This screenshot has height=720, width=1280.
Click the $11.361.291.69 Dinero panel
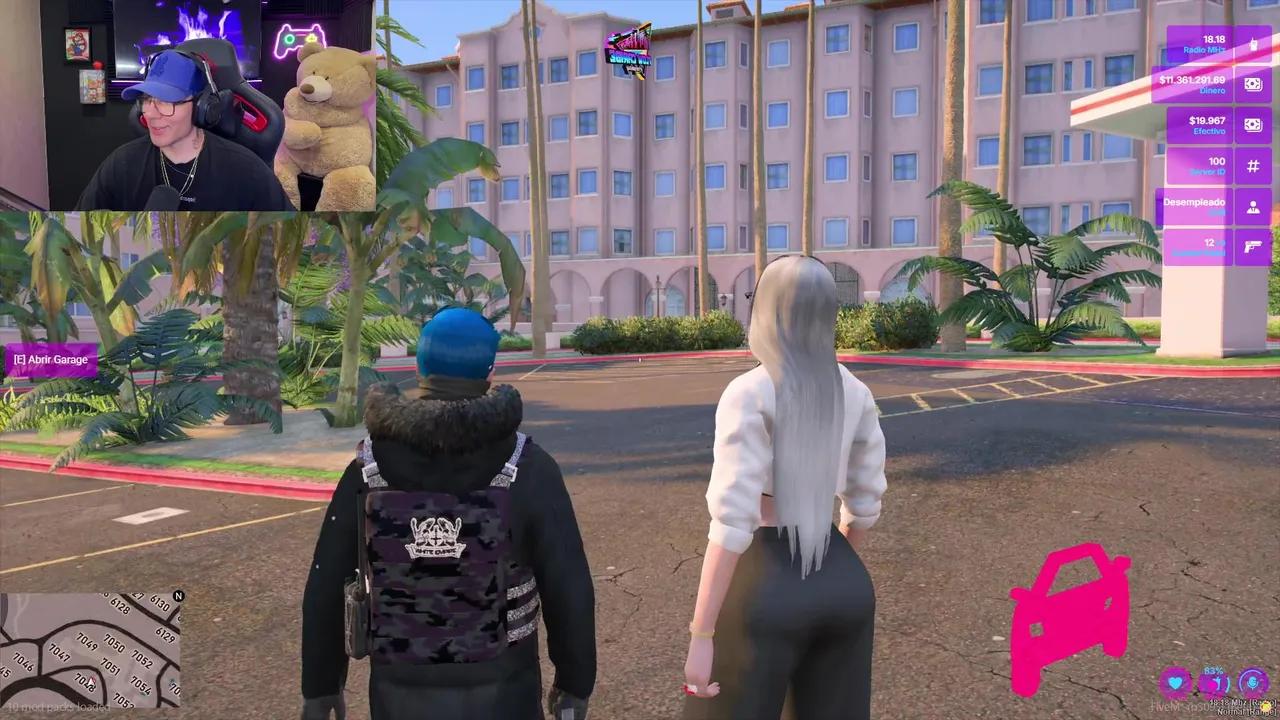tap(1196, 84)
